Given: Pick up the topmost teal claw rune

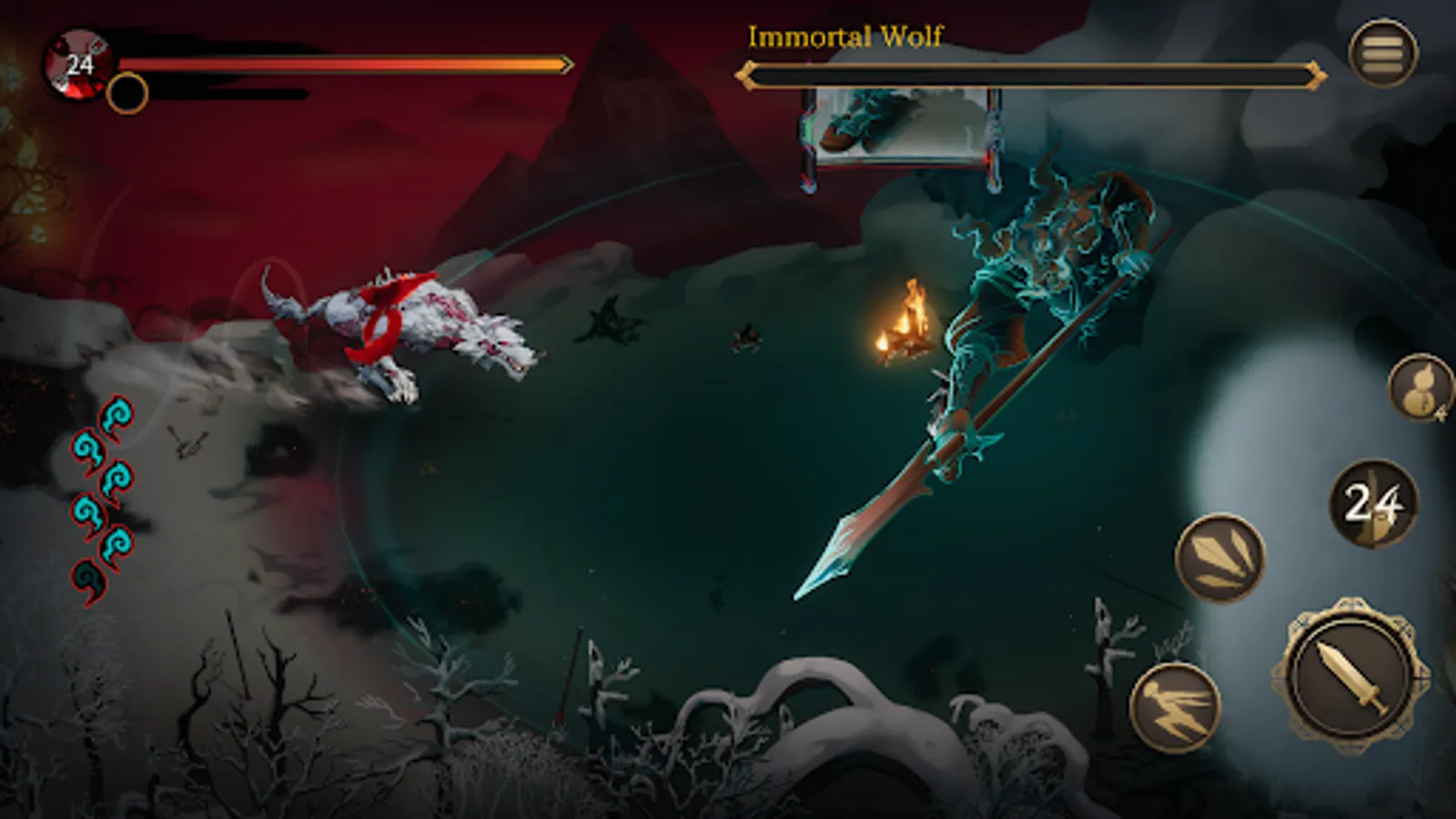Looking at the screenshot, I should (116, 417).
